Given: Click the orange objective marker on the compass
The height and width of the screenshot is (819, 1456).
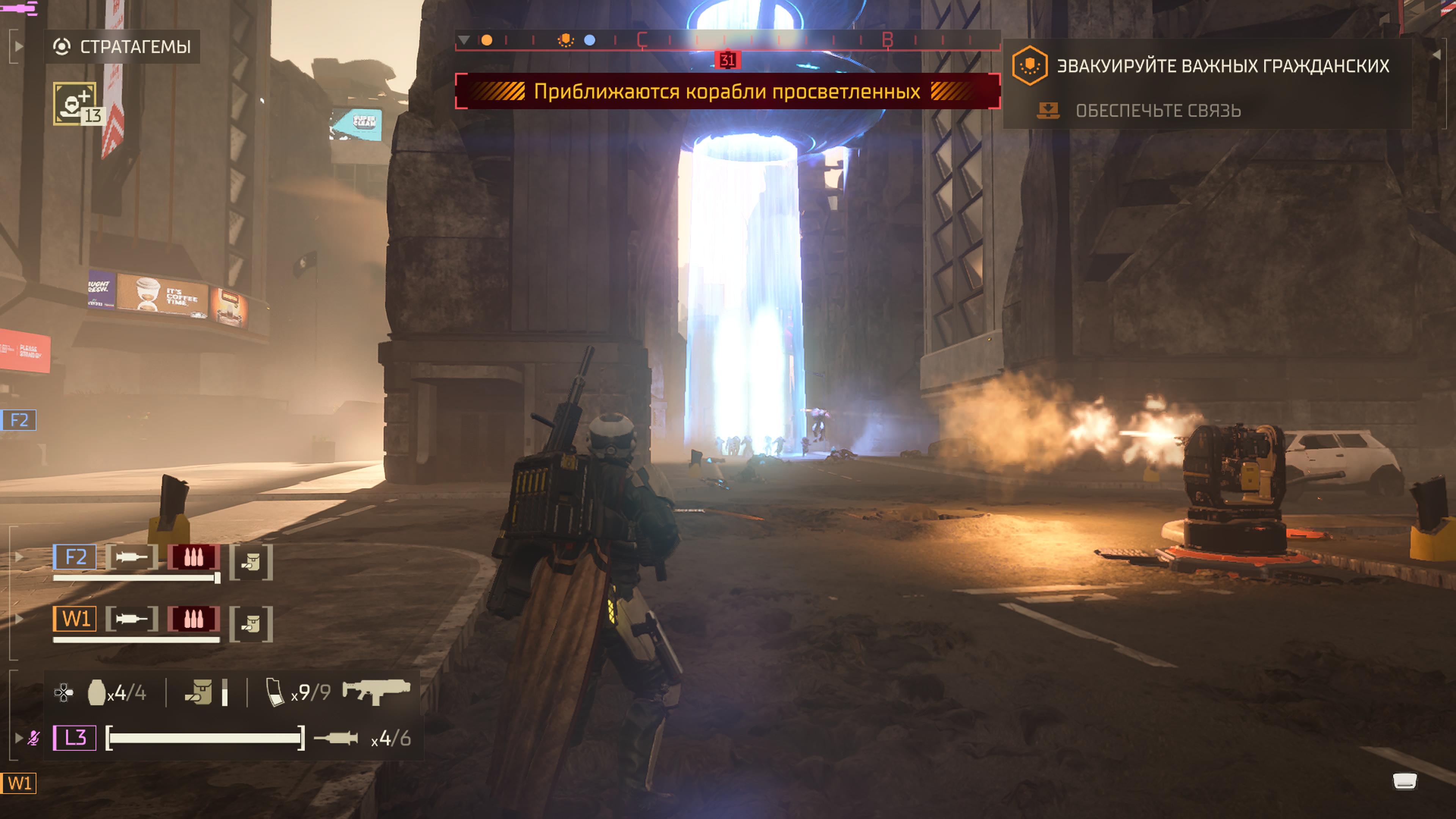Looking at the screenshot, I should click(x=565, y=40).
